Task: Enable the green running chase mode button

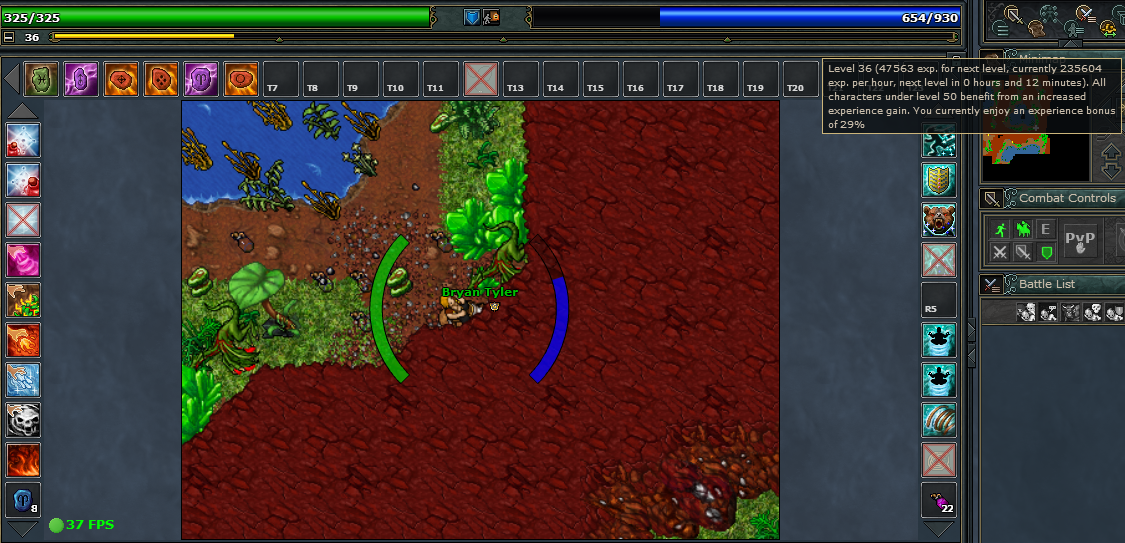Action: coord(998,229)
